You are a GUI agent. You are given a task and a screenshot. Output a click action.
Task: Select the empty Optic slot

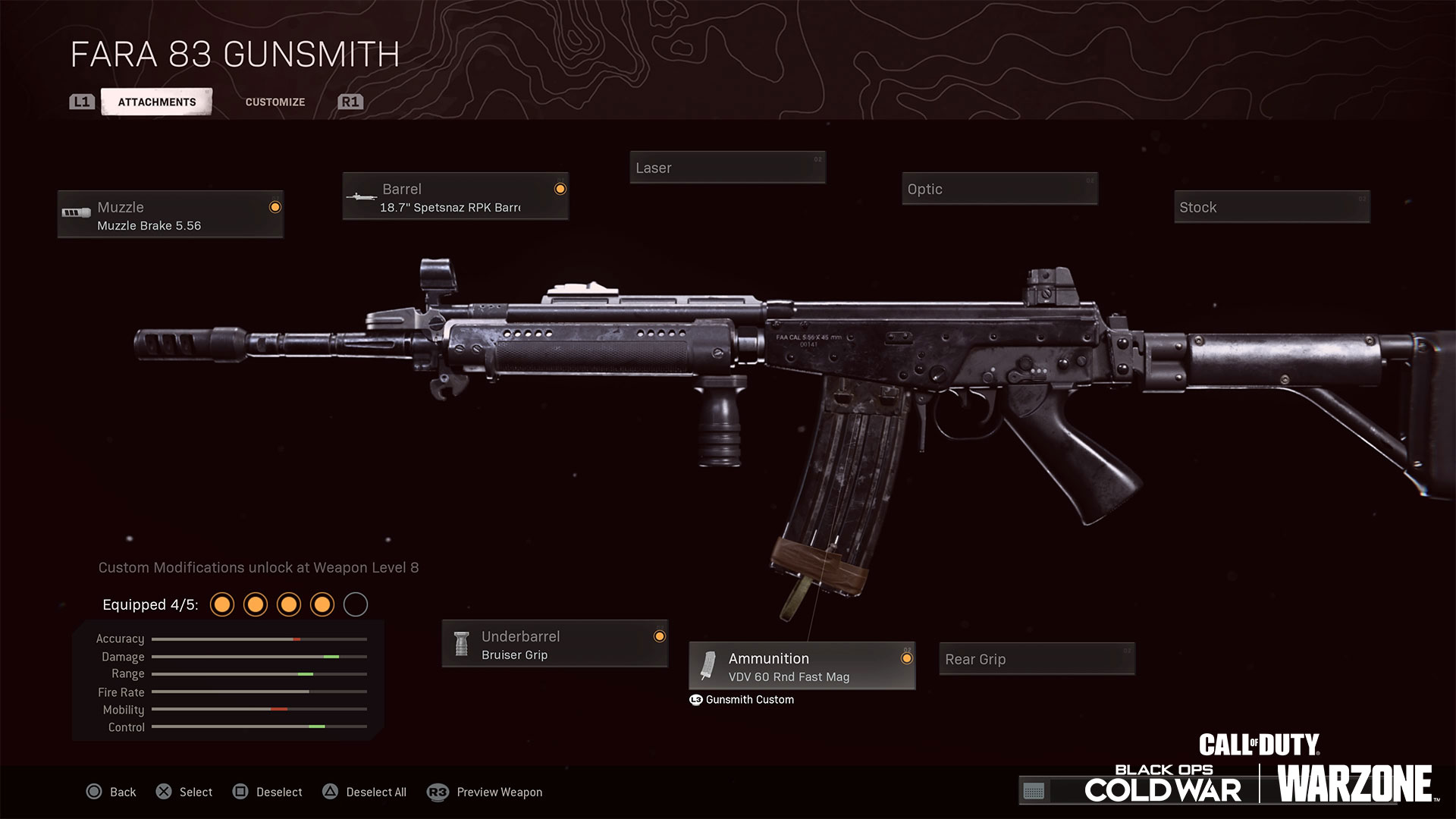click(x=999, y=189)
